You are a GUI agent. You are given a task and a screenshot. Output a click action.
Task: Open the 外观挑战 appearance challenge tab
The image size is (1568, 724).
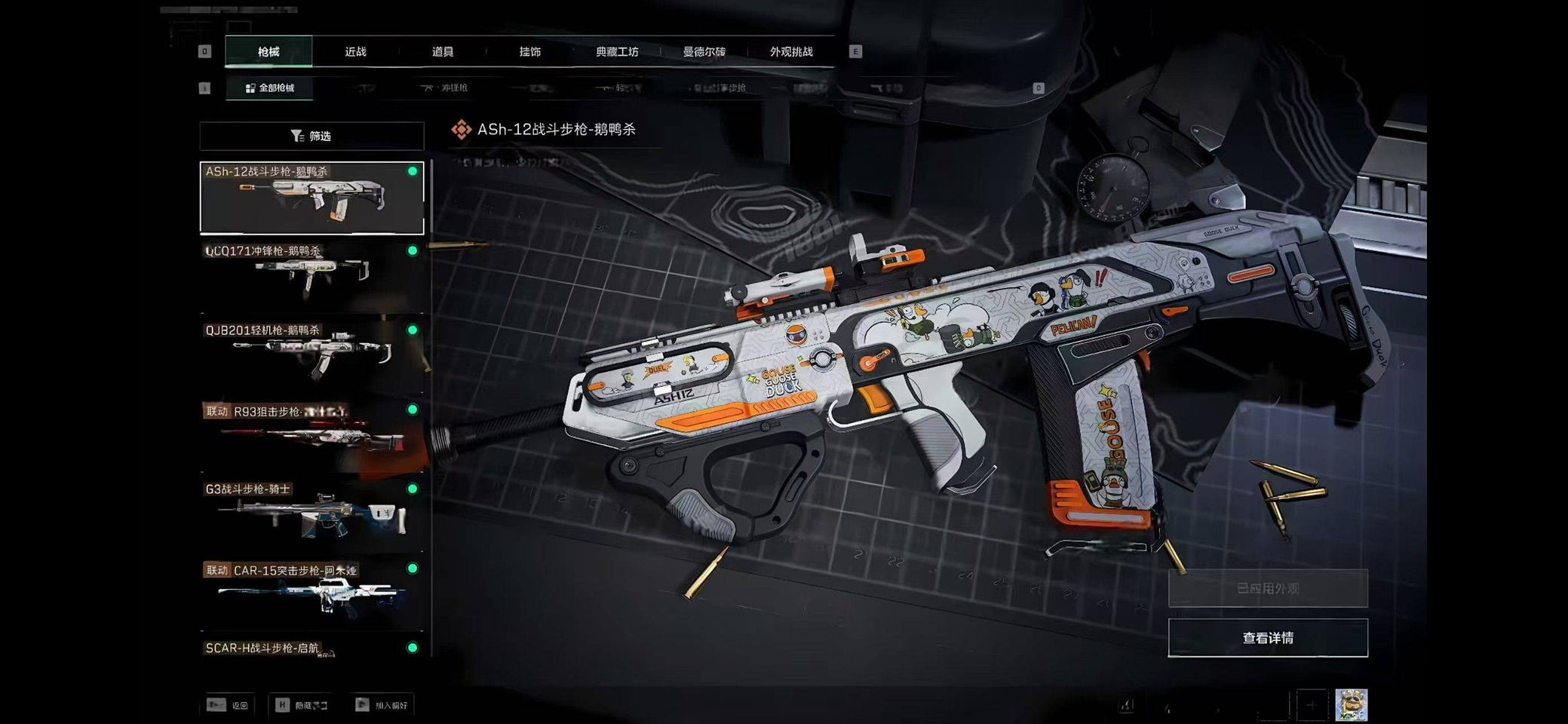791,52
